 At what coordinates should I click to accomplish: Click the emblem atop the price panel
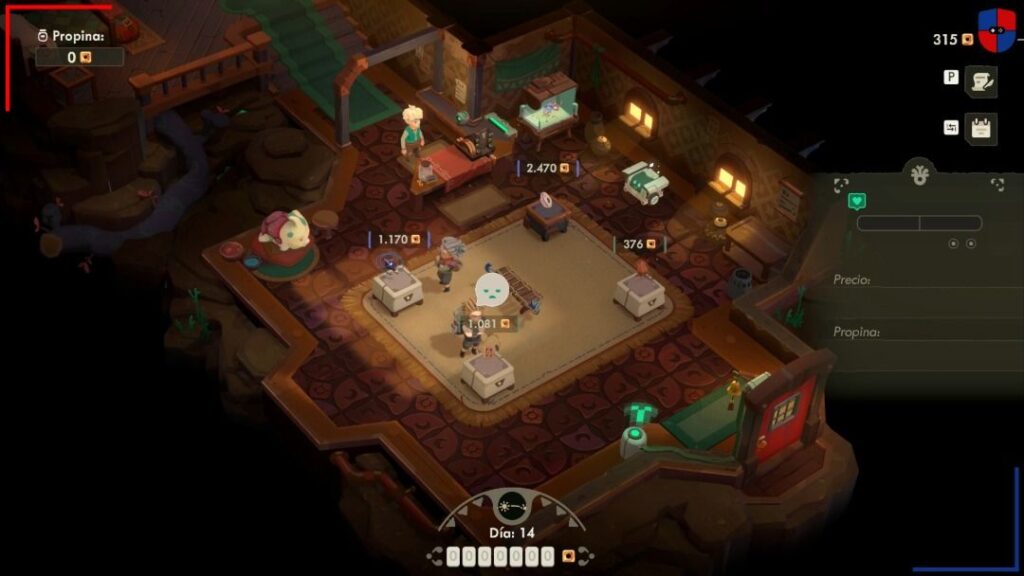pyautogui.click(x=919, y=174)
